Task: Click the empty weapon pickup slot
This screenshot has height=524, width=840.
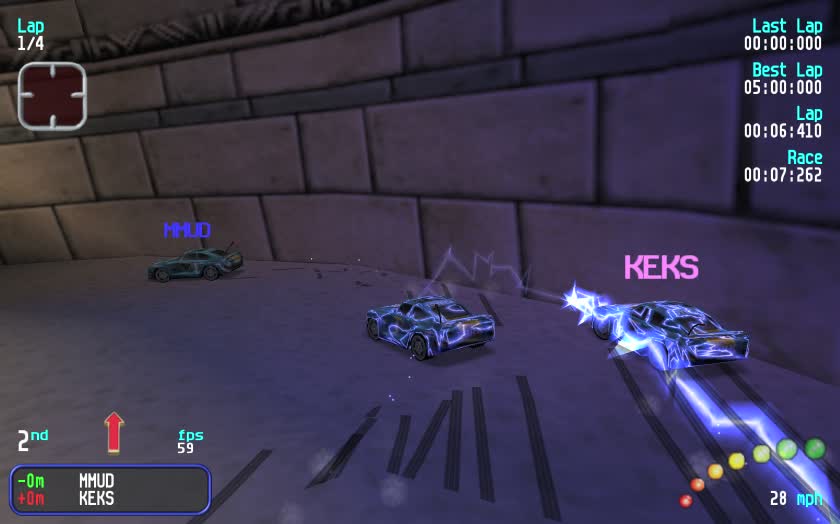Action: 52,96
